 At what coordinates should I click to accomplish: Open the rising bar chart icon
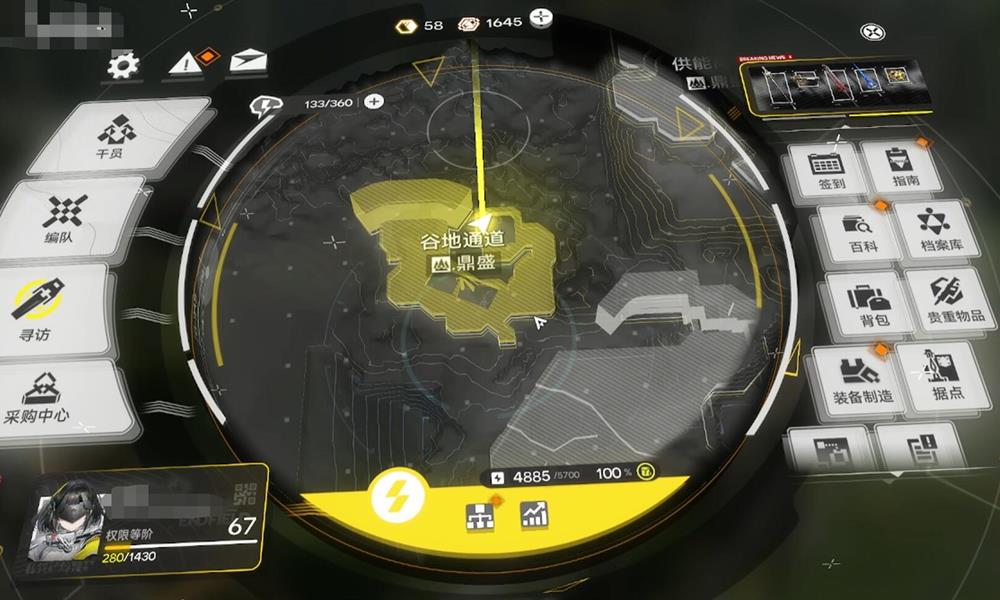point(534,514)
